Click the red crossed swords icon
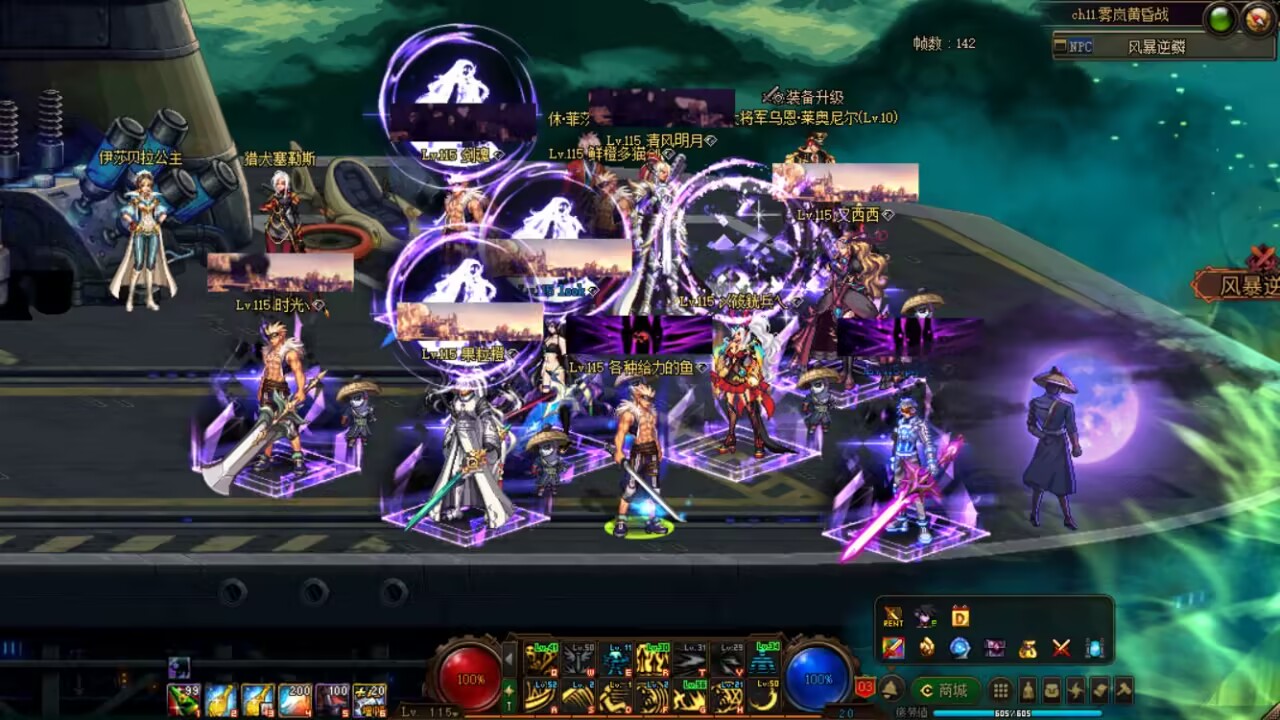 pos(1061,648)
